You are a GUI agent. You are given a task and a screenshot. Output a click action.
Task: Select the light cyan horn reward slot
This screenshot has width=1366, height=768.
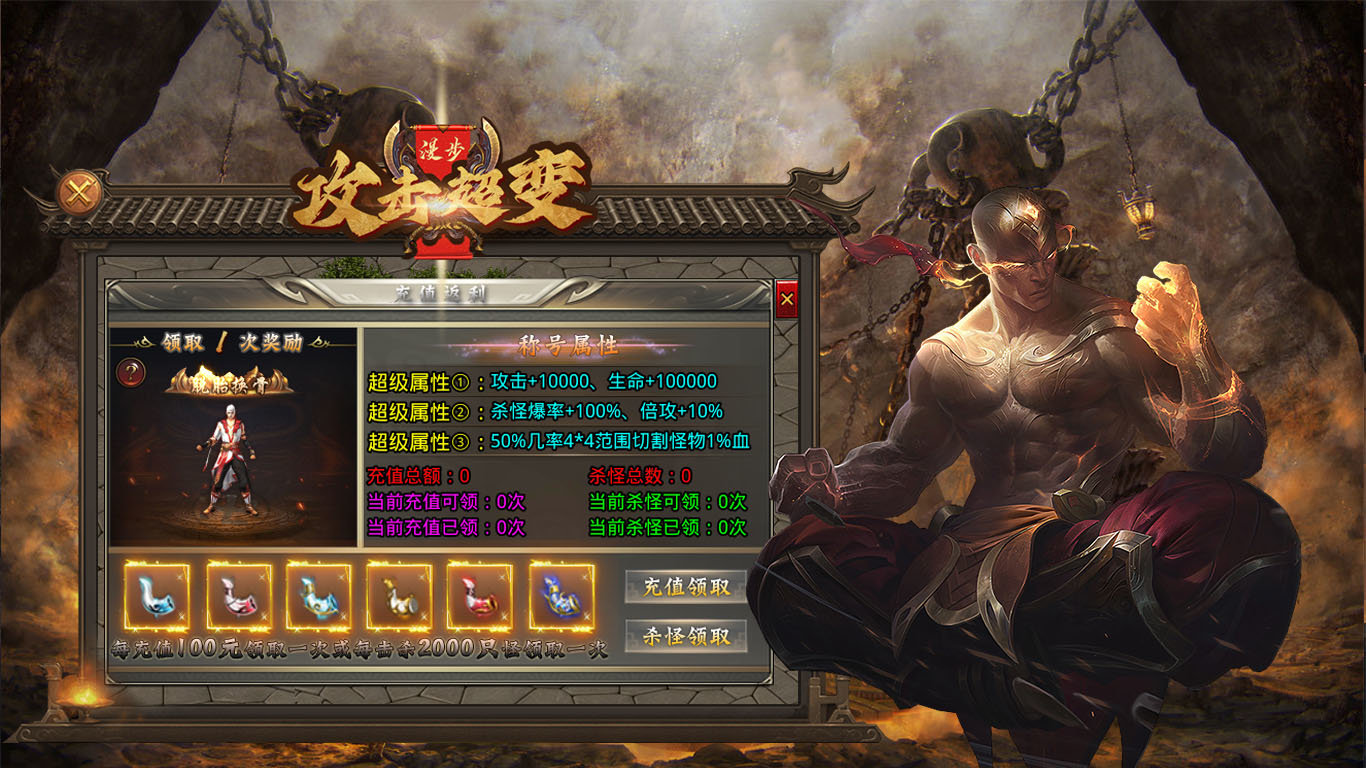coord(157,597)
